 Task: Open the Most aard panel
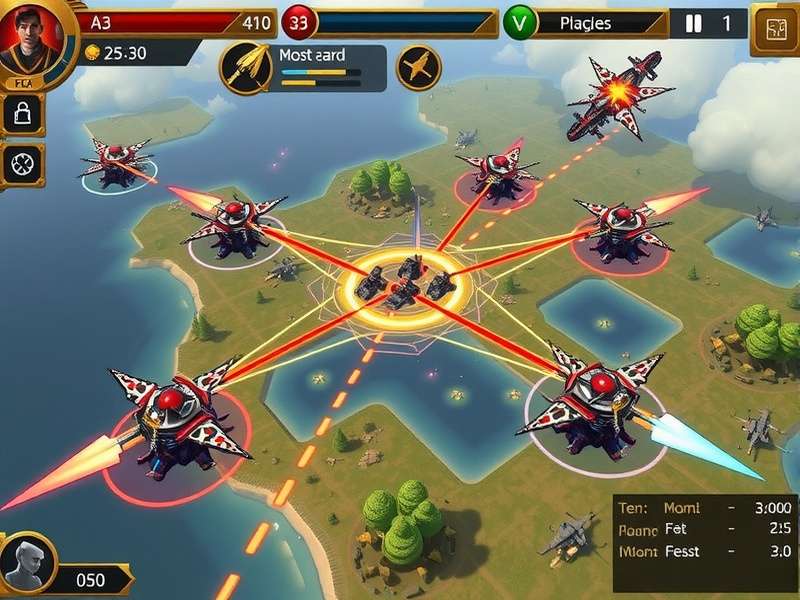pos(328,68)
